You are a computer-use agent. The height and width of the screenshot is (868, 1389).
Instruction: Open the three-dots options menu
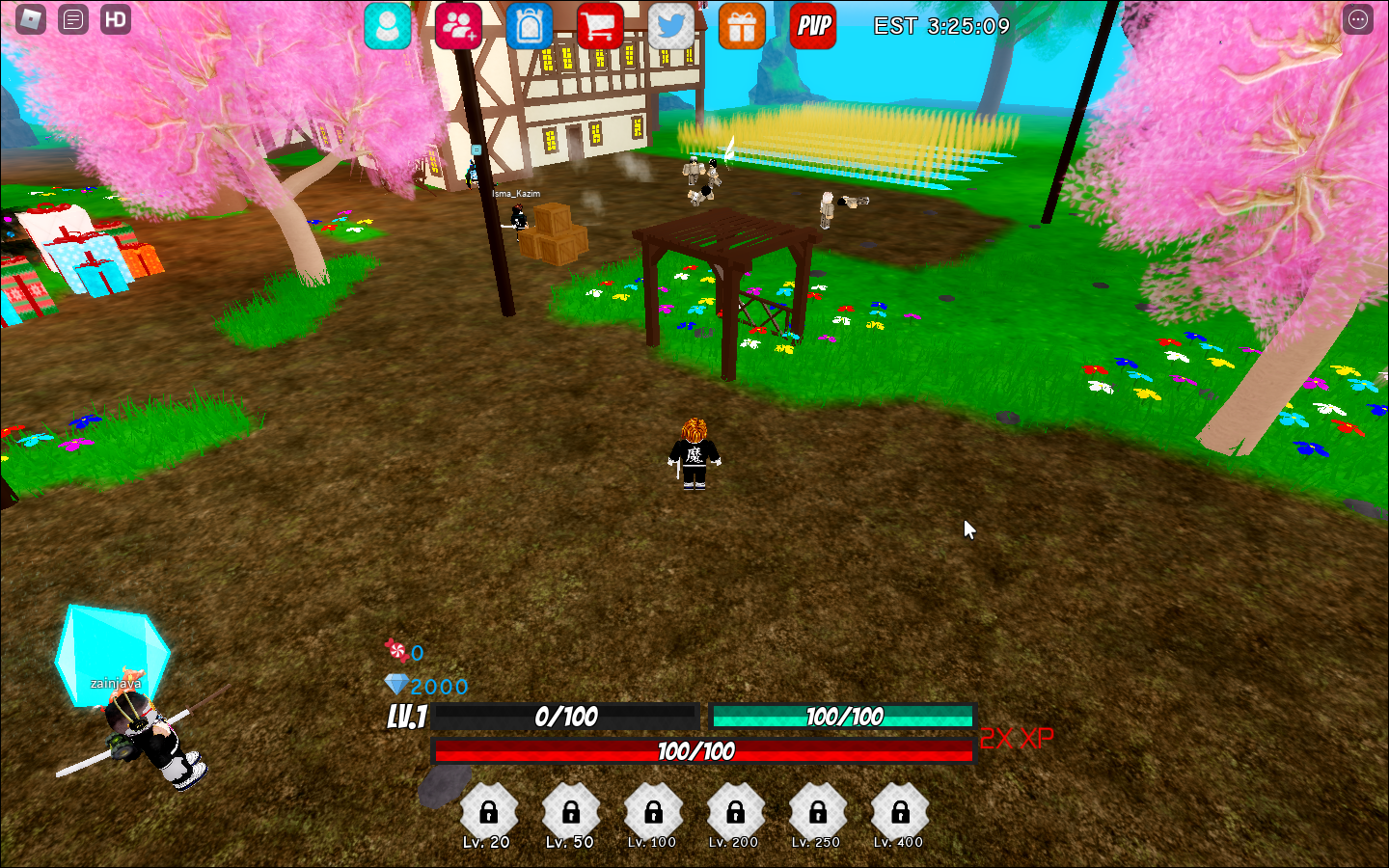1358,19
